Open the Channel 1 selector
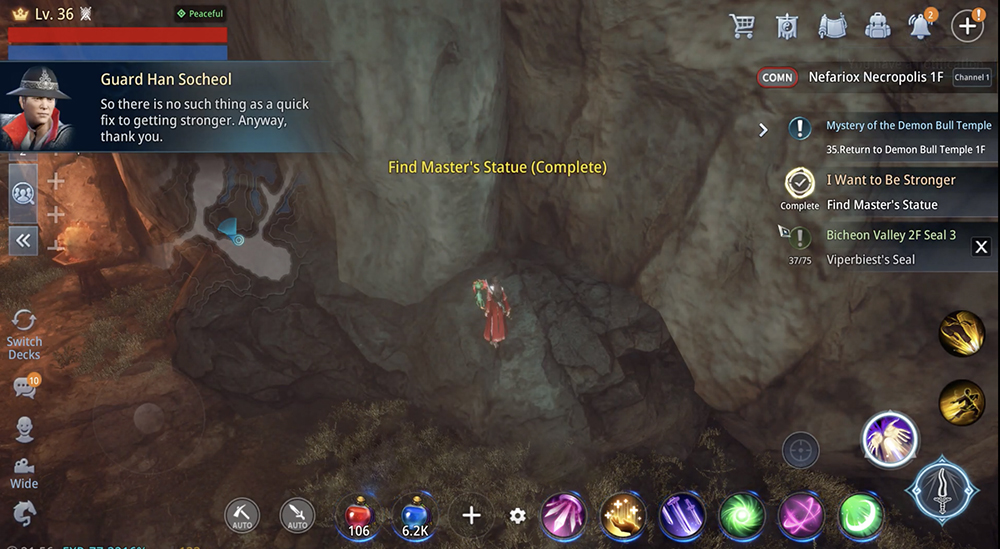Viewport: 1000px width, 549px height. [x=972, y=77]
